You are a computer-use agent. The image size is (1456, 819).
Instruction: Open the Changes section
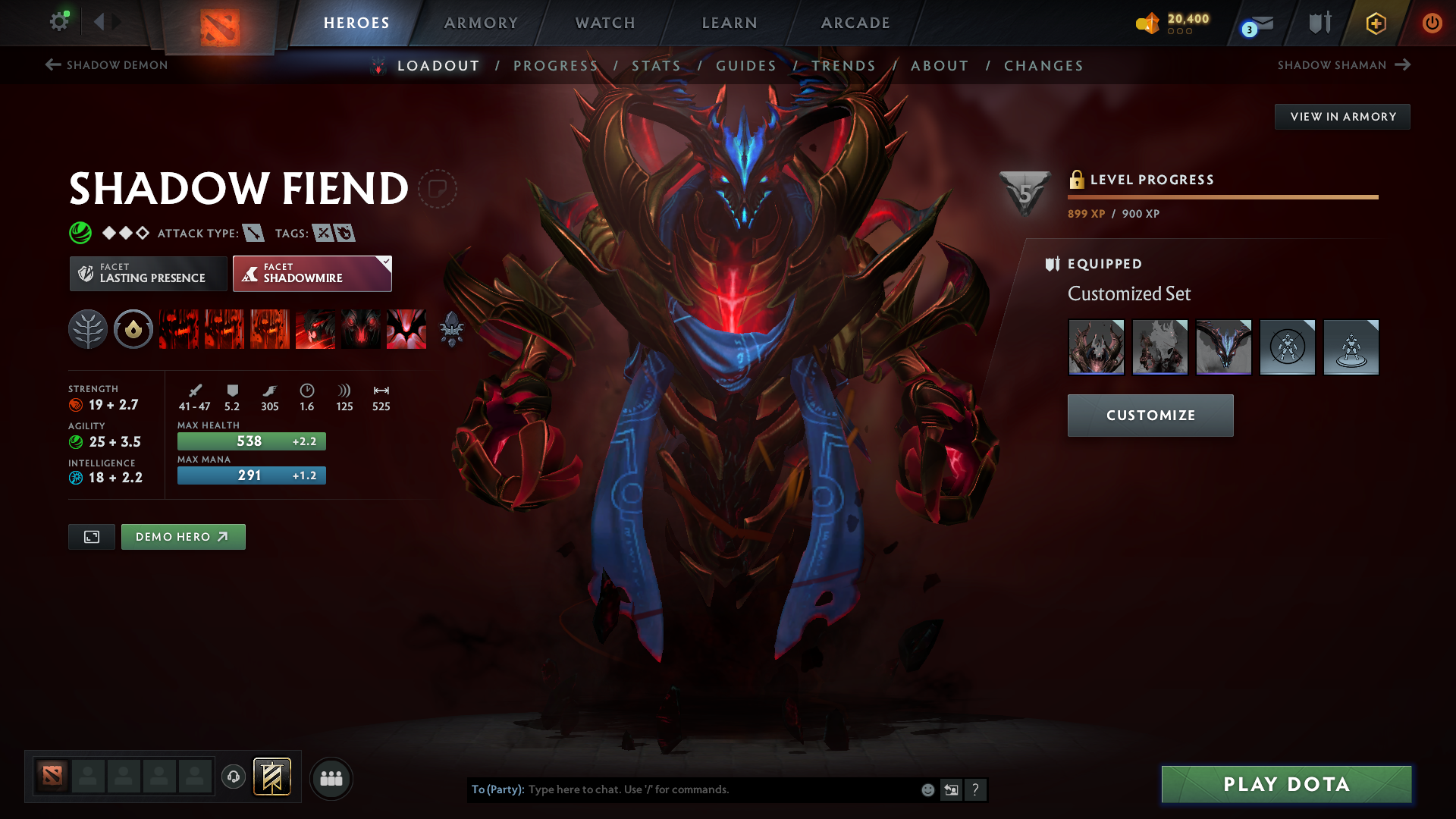1043,66
